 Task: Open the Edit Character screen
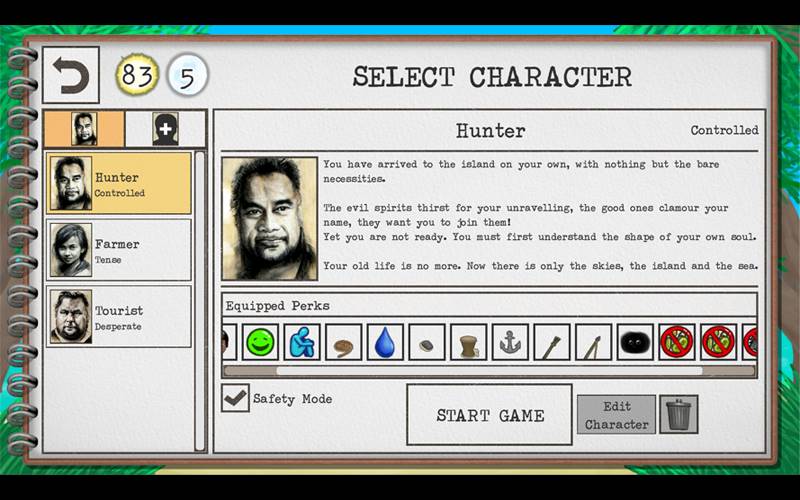(616, 415)
